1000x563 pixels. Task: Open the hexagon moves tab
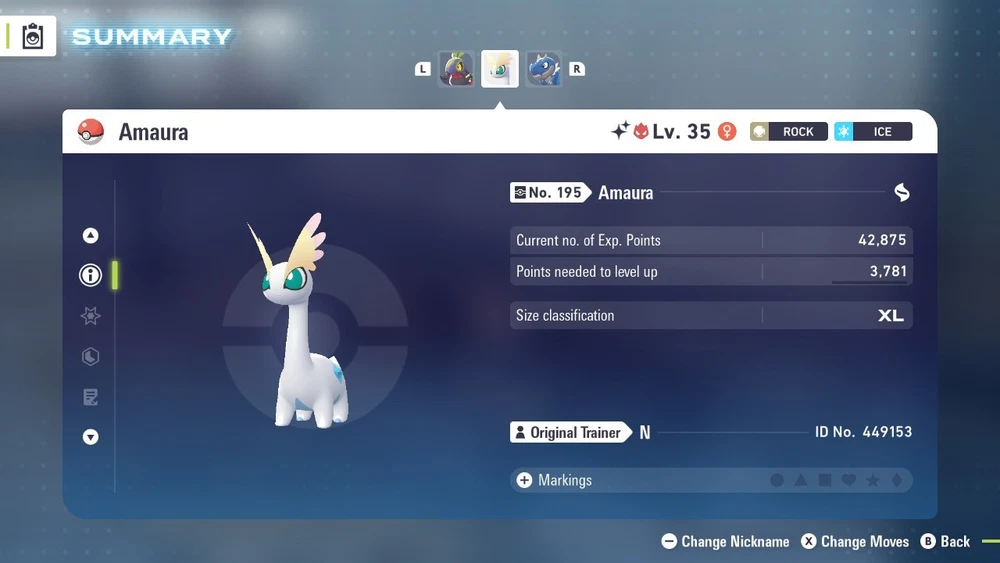(x=91, y=357)
